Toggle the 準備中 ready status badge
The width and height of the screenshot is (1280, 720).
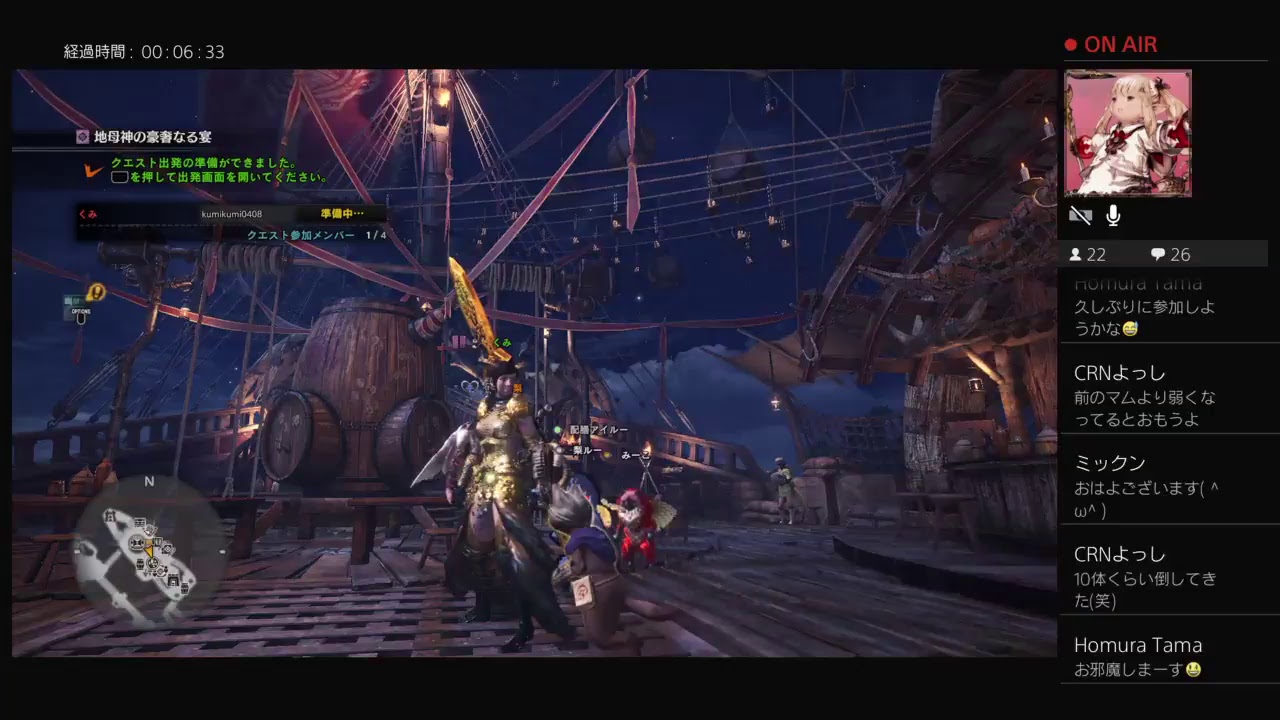click(342, 213)
